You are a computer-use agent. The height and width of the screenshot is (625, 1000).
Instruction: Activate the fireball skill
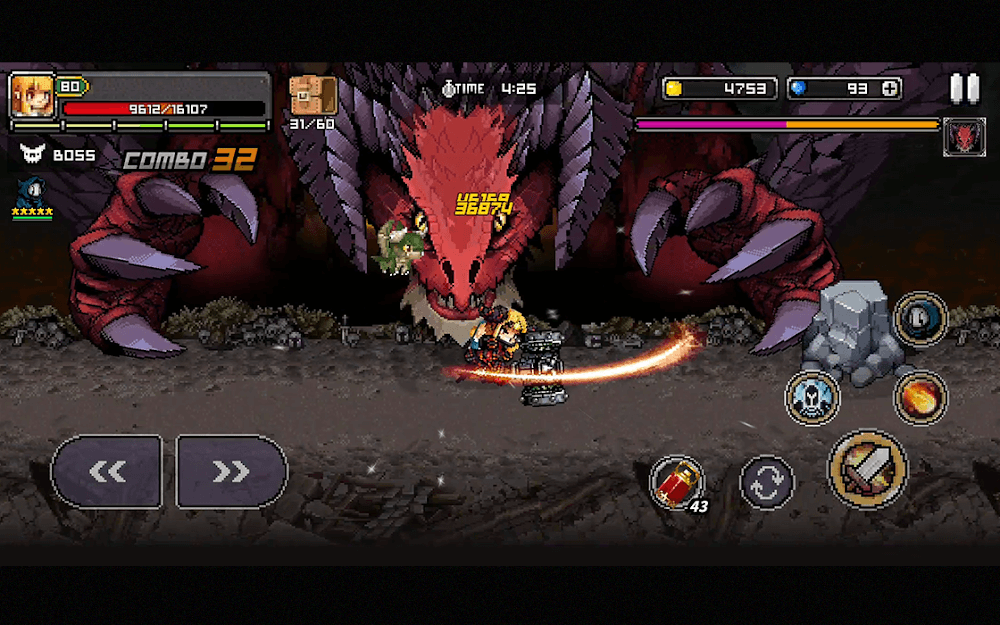(x=920, y=396)
